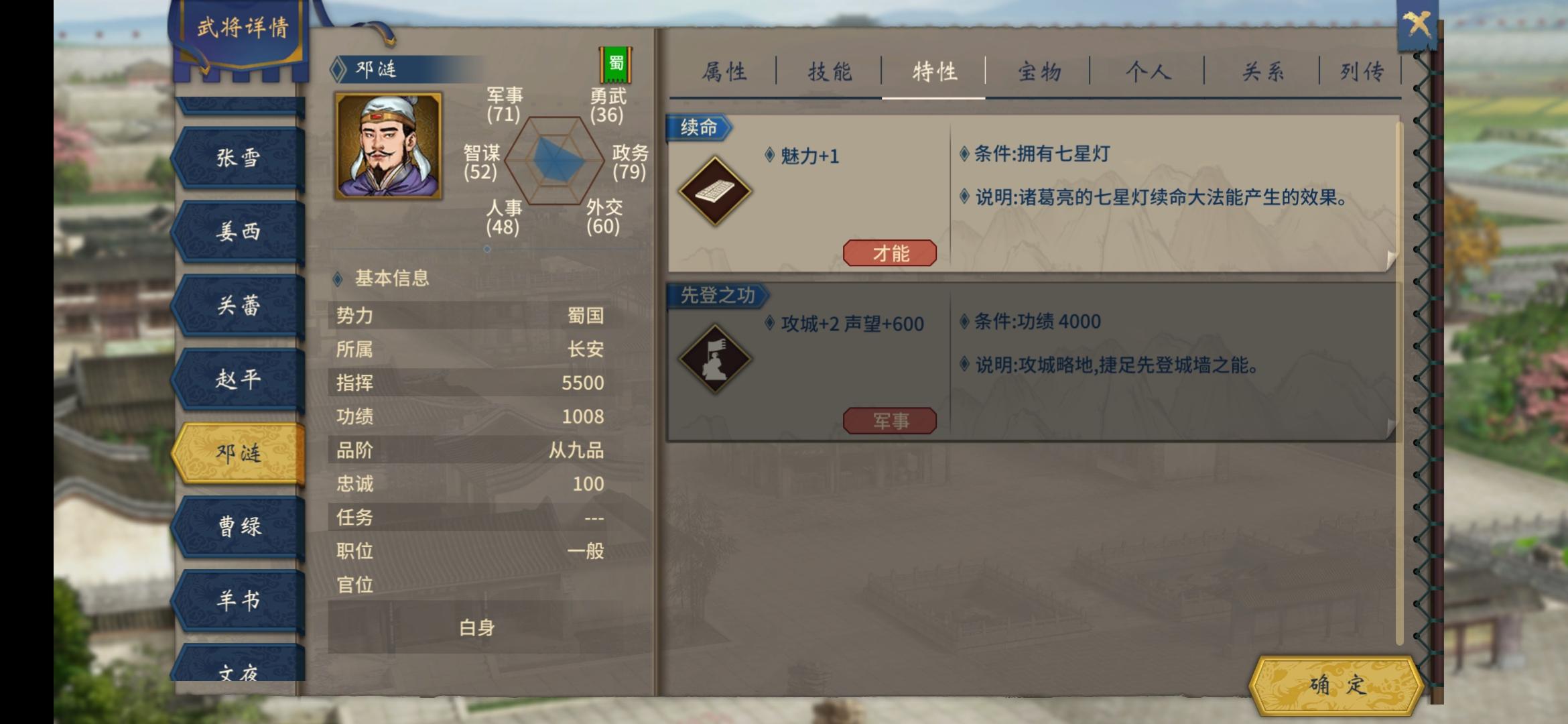Click the blue dot on the stats divider slider

coord(486,249)
